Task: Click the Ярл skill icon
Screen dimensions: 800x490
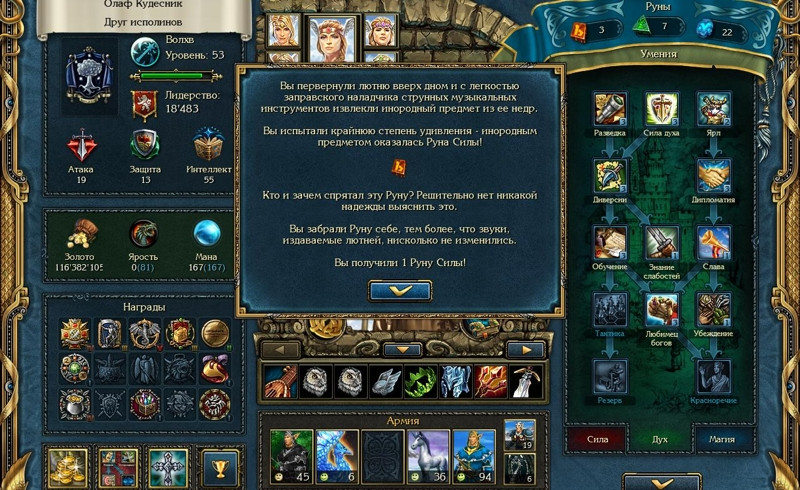Action: pyautogui.click(x=712, y=109)
